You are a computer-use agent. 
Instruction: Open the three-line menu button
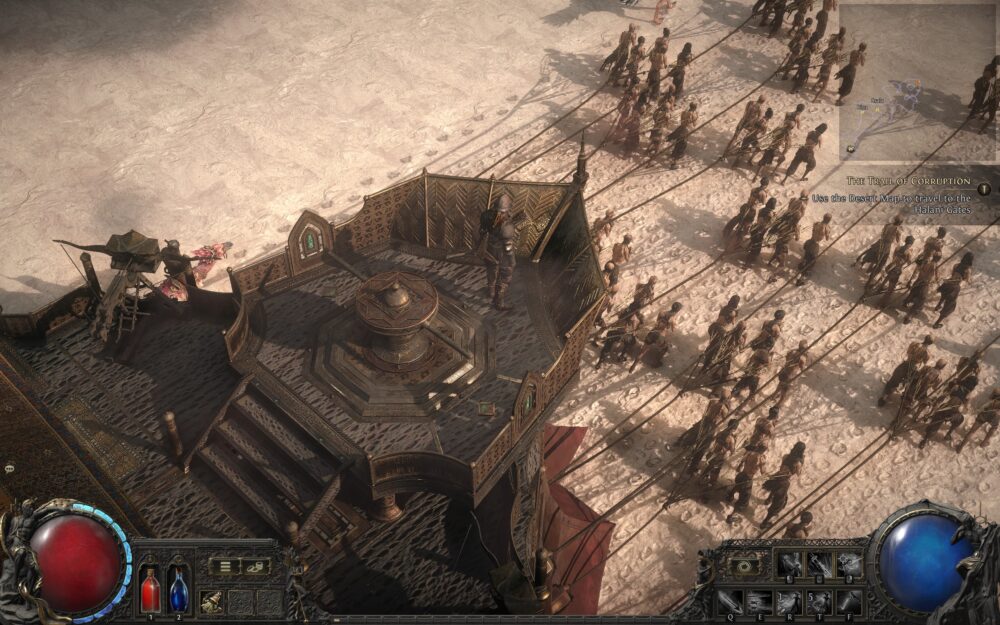(225, 567)
